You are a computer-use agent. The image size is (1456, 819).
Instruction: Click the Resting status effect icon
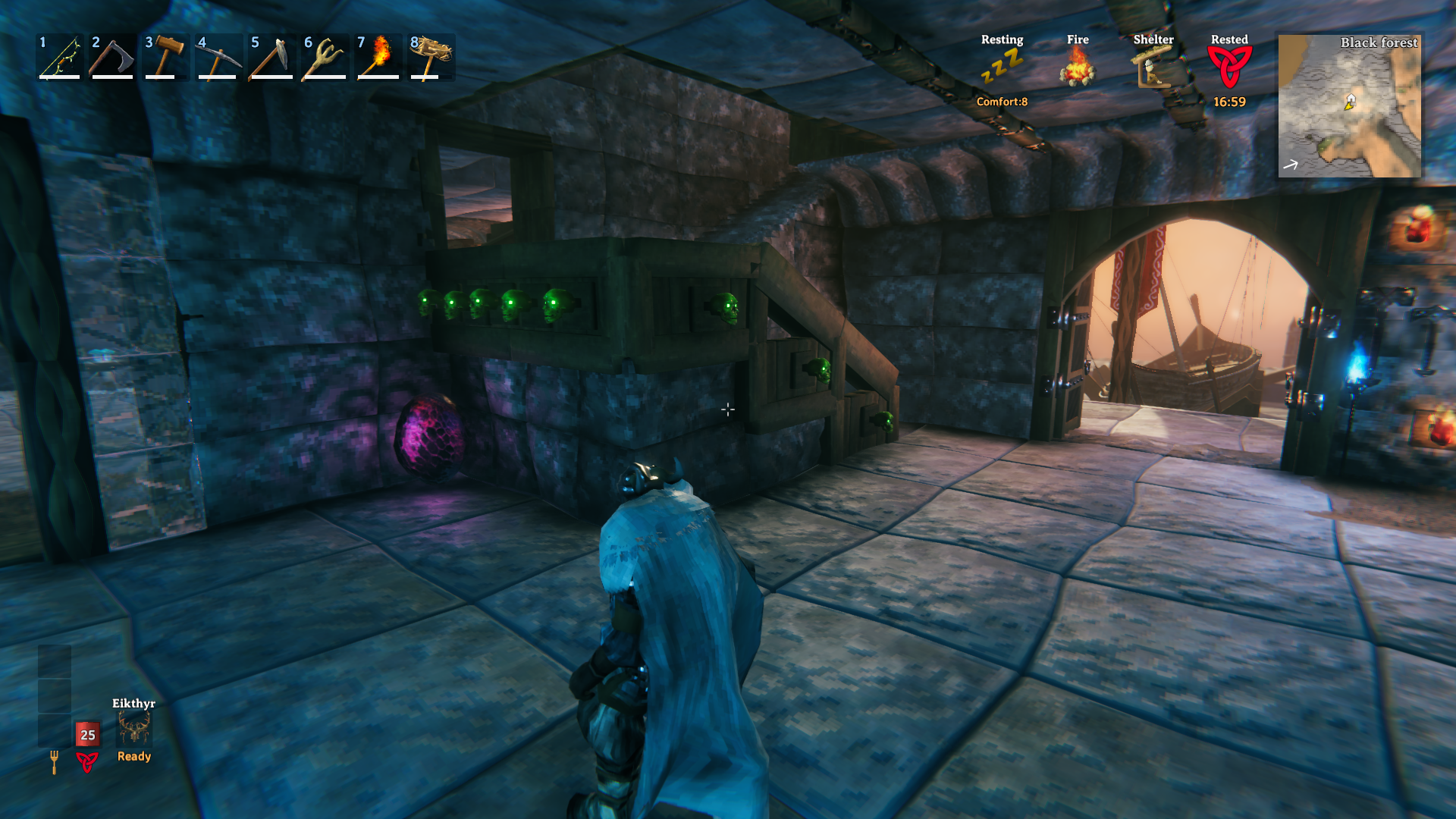coord(1002,67)
